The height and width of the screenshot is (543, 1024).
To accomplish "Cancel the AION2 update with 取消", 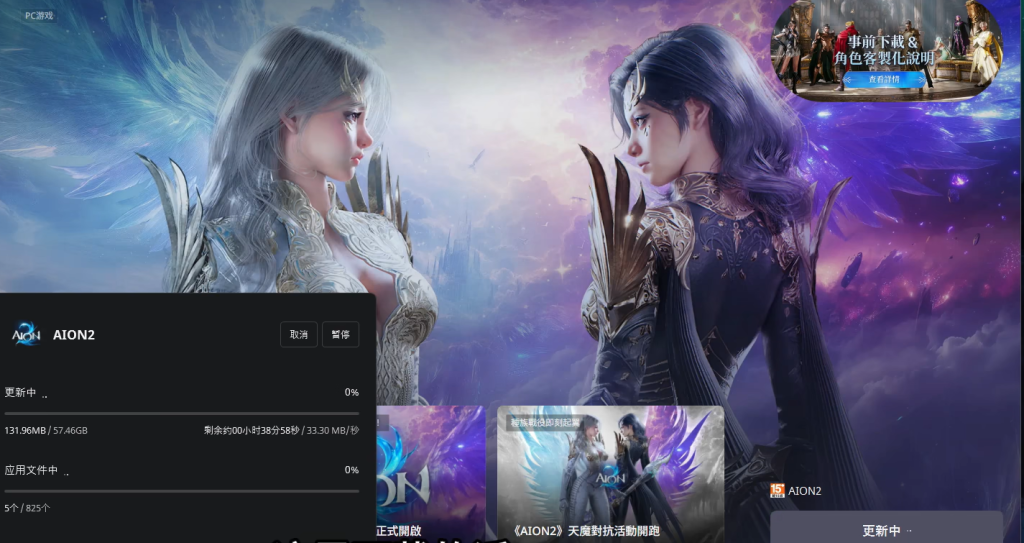I will tap(299, 335).
